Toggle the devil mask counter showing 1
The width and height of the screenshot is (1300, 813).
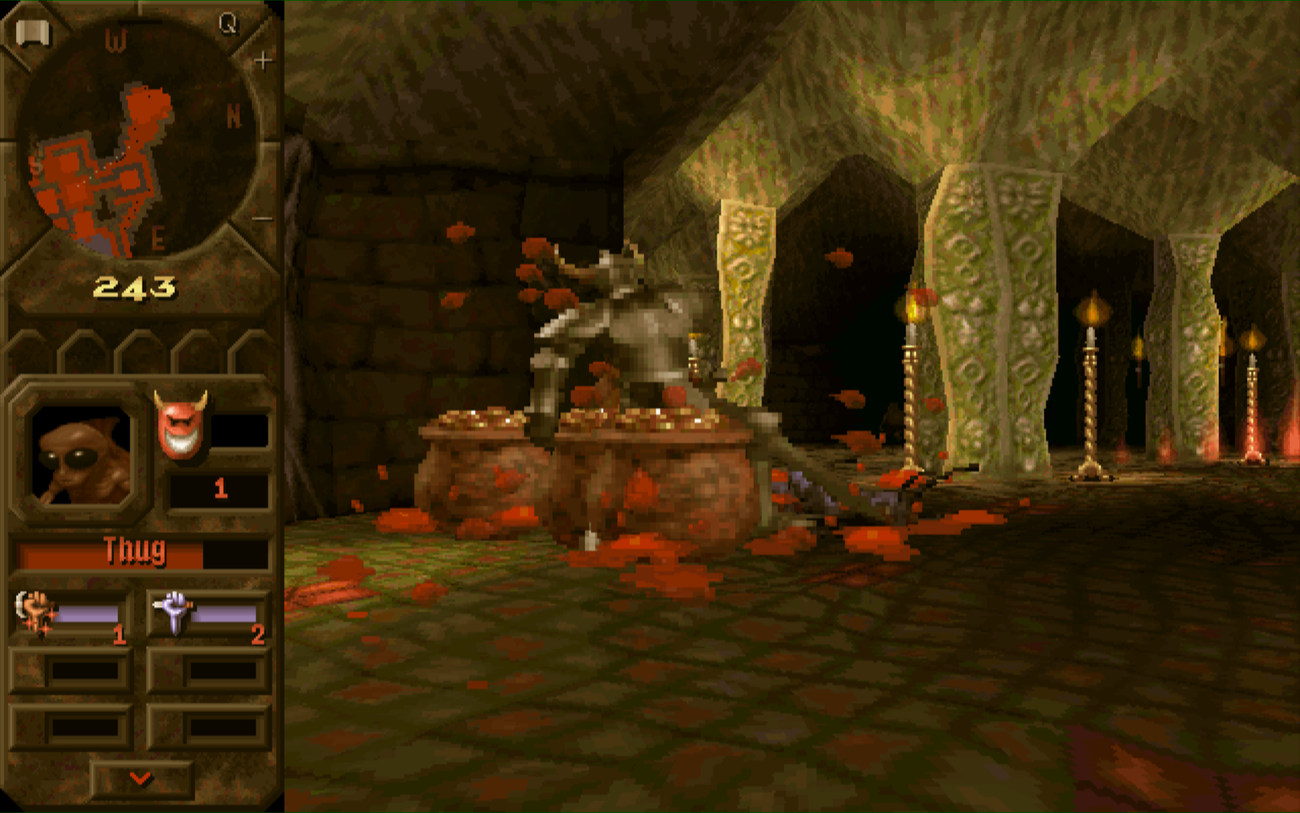point(222,490)
